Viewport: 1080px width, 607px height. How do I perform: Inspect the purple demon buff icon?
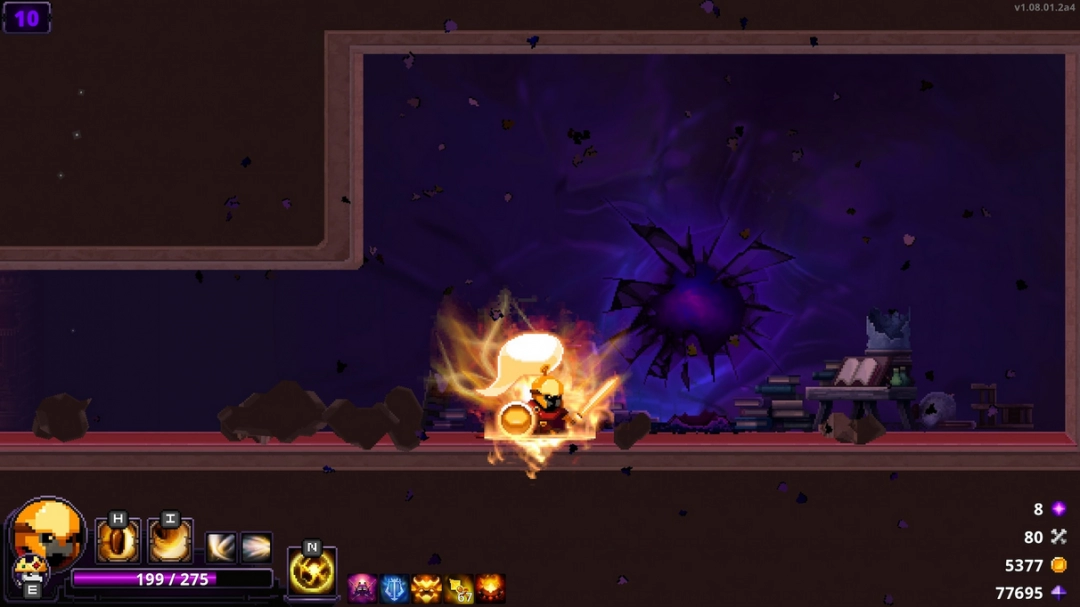coord(362,588)
